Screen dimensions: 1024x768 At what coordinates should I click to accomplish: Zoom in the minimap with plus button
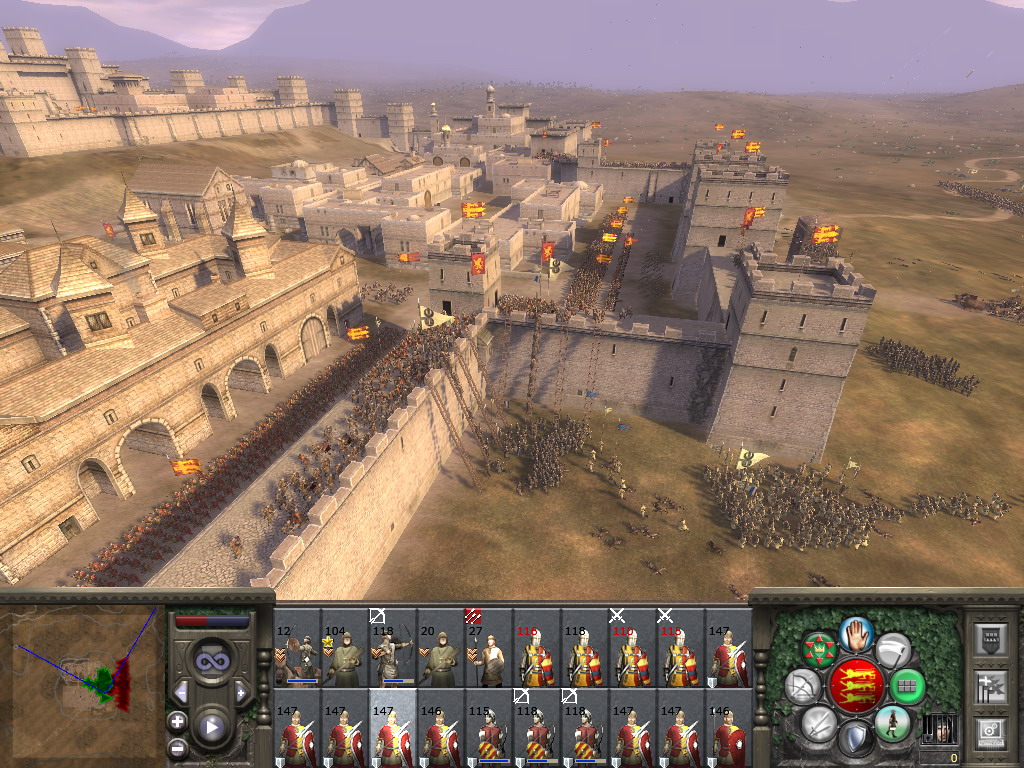click(178, 721)
